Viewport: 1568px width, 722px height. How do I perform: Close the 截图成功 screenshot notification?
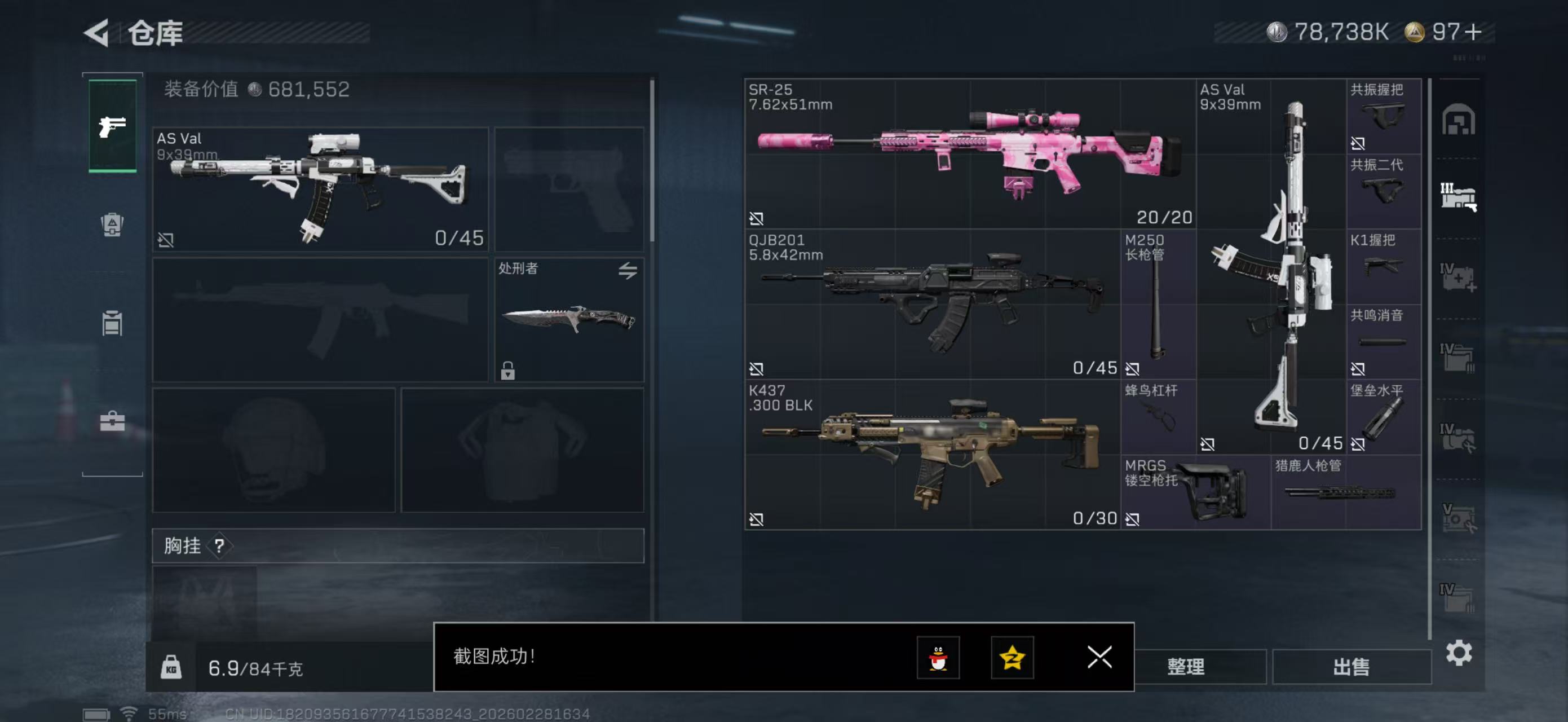click(x=1099, y=657)
